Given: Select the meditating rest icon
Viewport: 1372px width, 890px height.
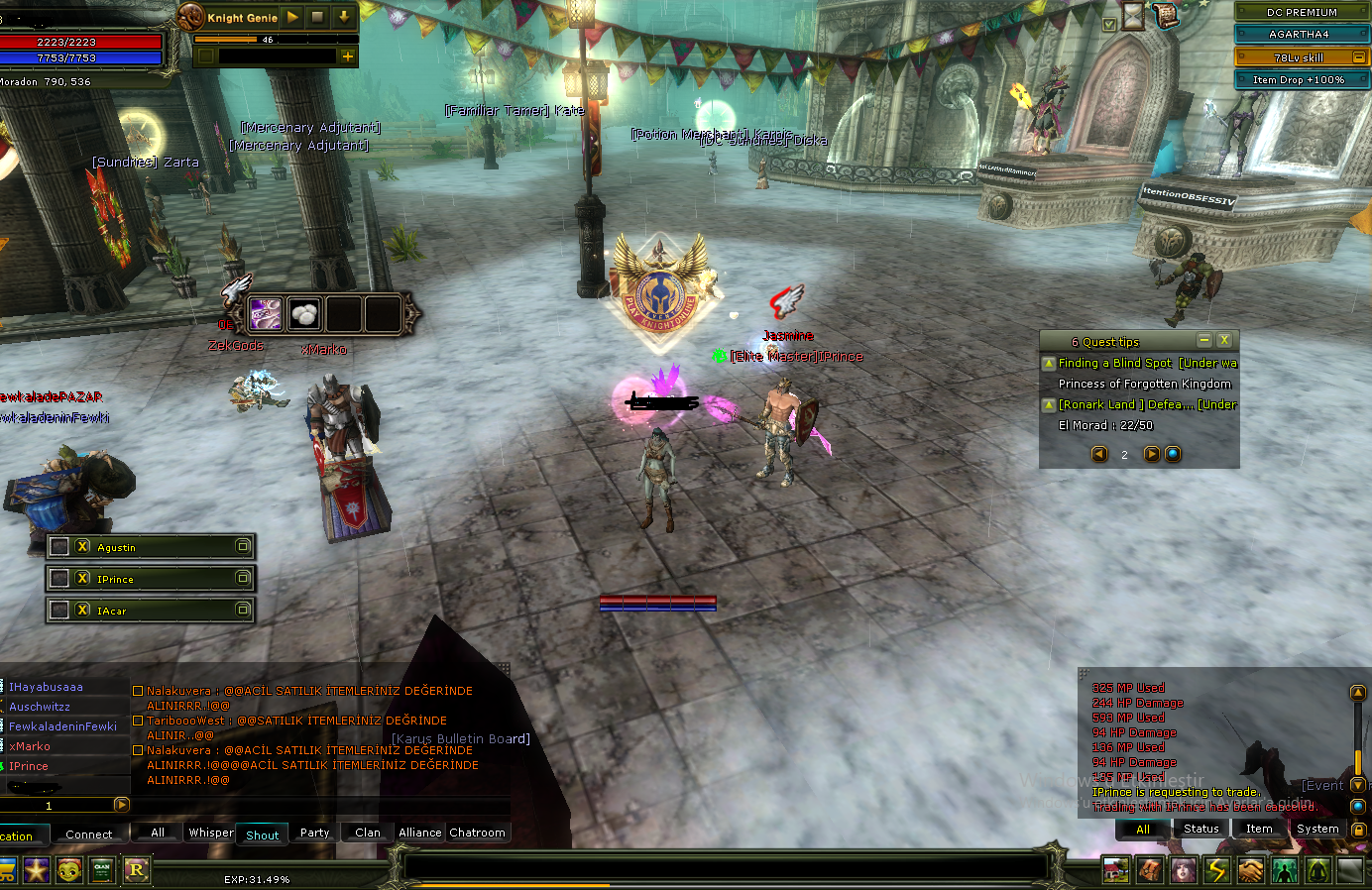Looking at the screenshot, I should (x=1316, y=869).
